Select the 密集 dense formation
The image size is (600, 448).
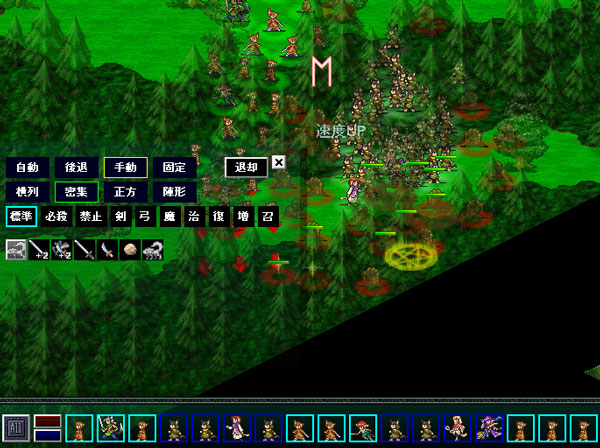76,191
